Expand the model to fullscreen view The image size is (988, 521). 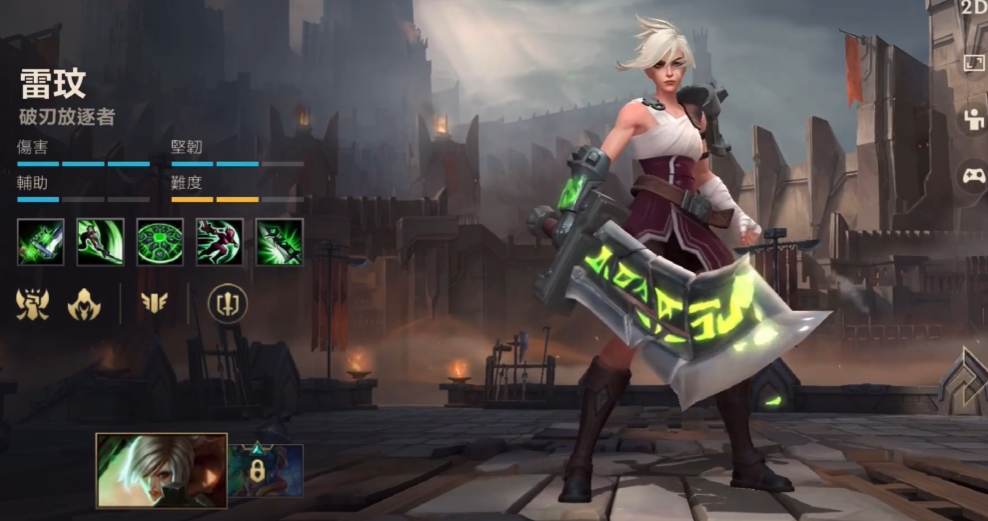pos(973,63)
